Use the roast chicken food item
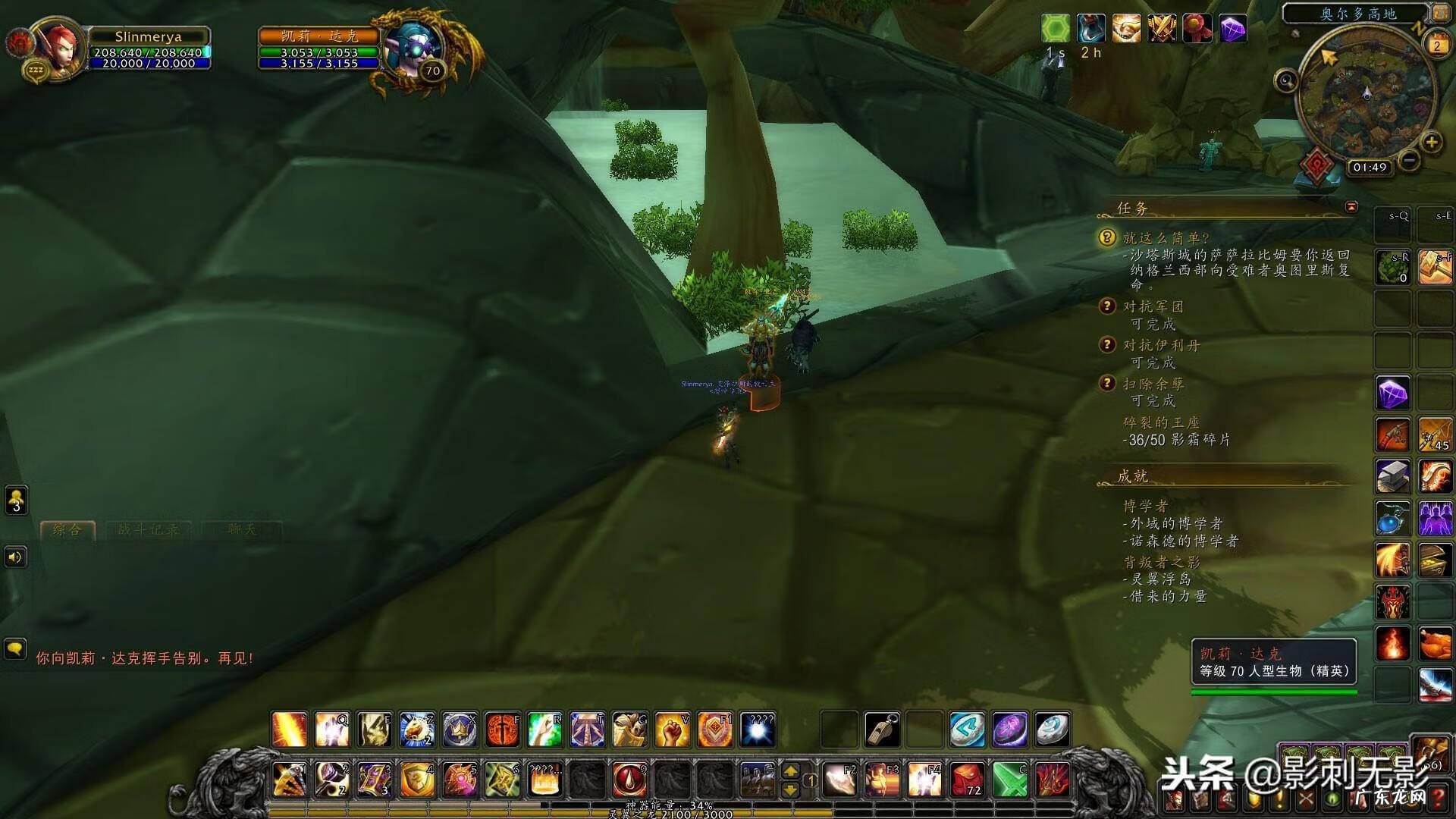1456x819 pixels. (1435, 645)
